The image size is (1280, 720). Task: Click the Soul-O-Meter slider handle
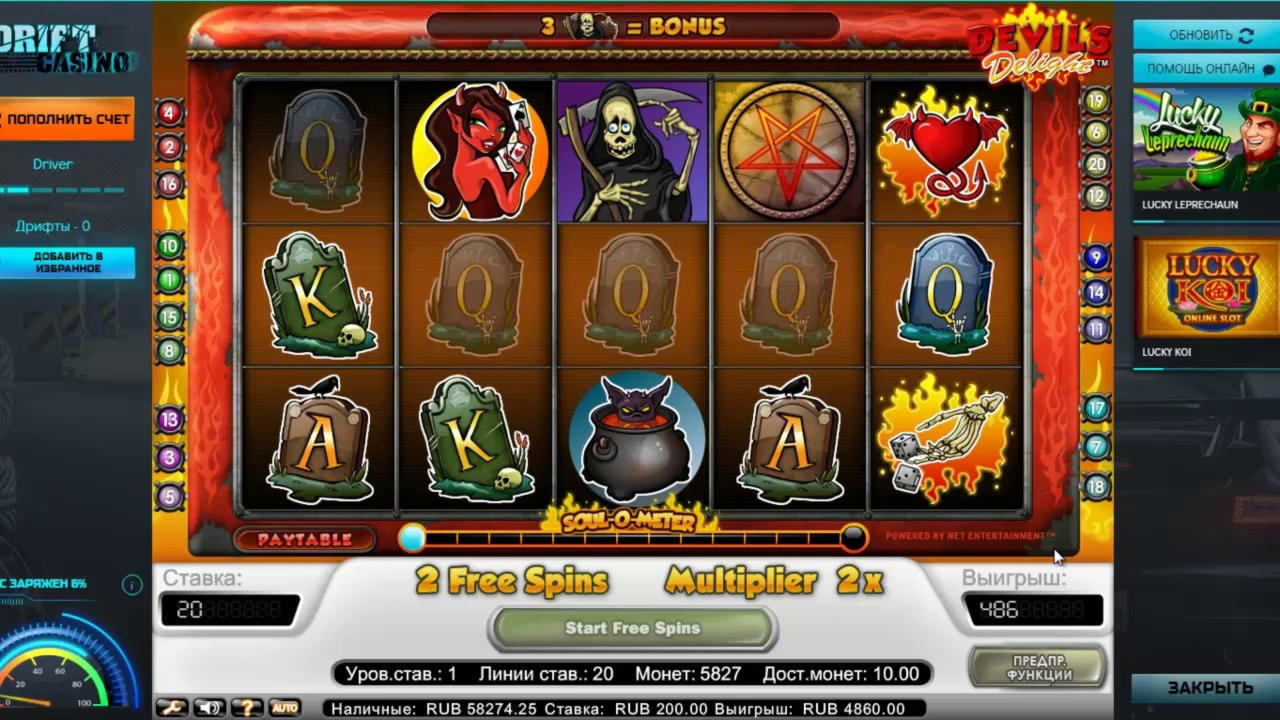(x=412, y=538)
